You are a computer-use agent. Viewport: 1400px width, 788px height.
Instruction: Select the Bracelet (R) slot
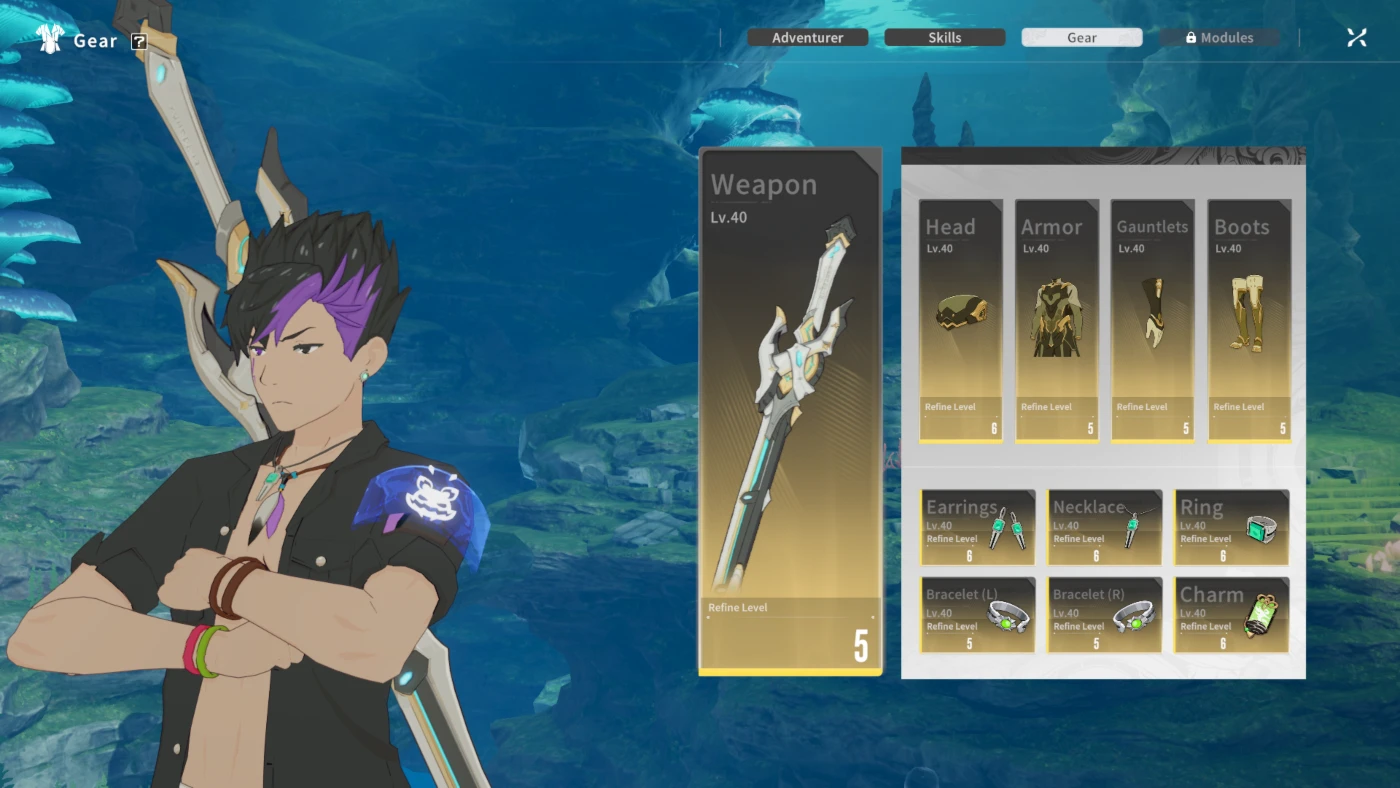[x=1104, y=615]
